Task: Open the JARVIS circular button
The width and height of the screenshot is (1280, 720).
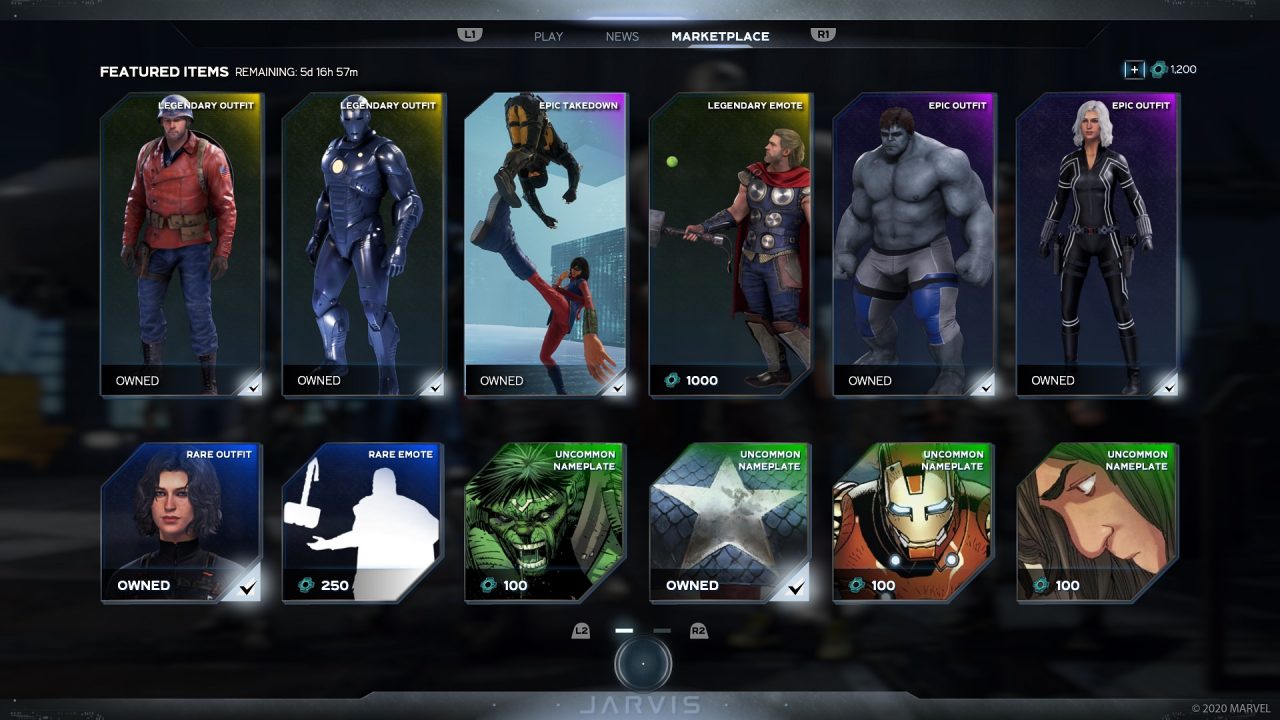Action: (642, 664)
